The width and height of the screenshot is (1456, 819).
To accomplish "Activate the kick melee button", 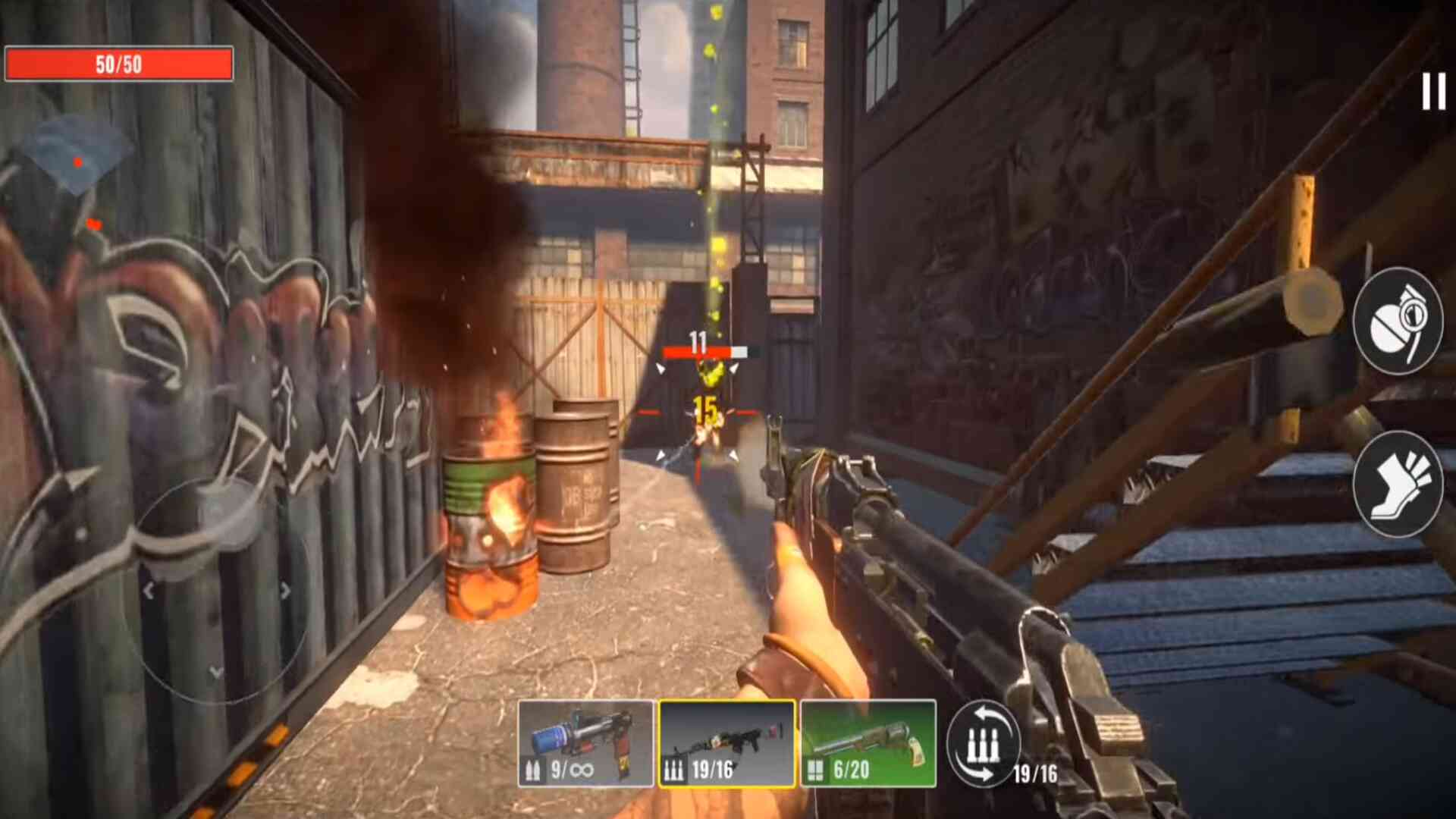I will 1398,483.
